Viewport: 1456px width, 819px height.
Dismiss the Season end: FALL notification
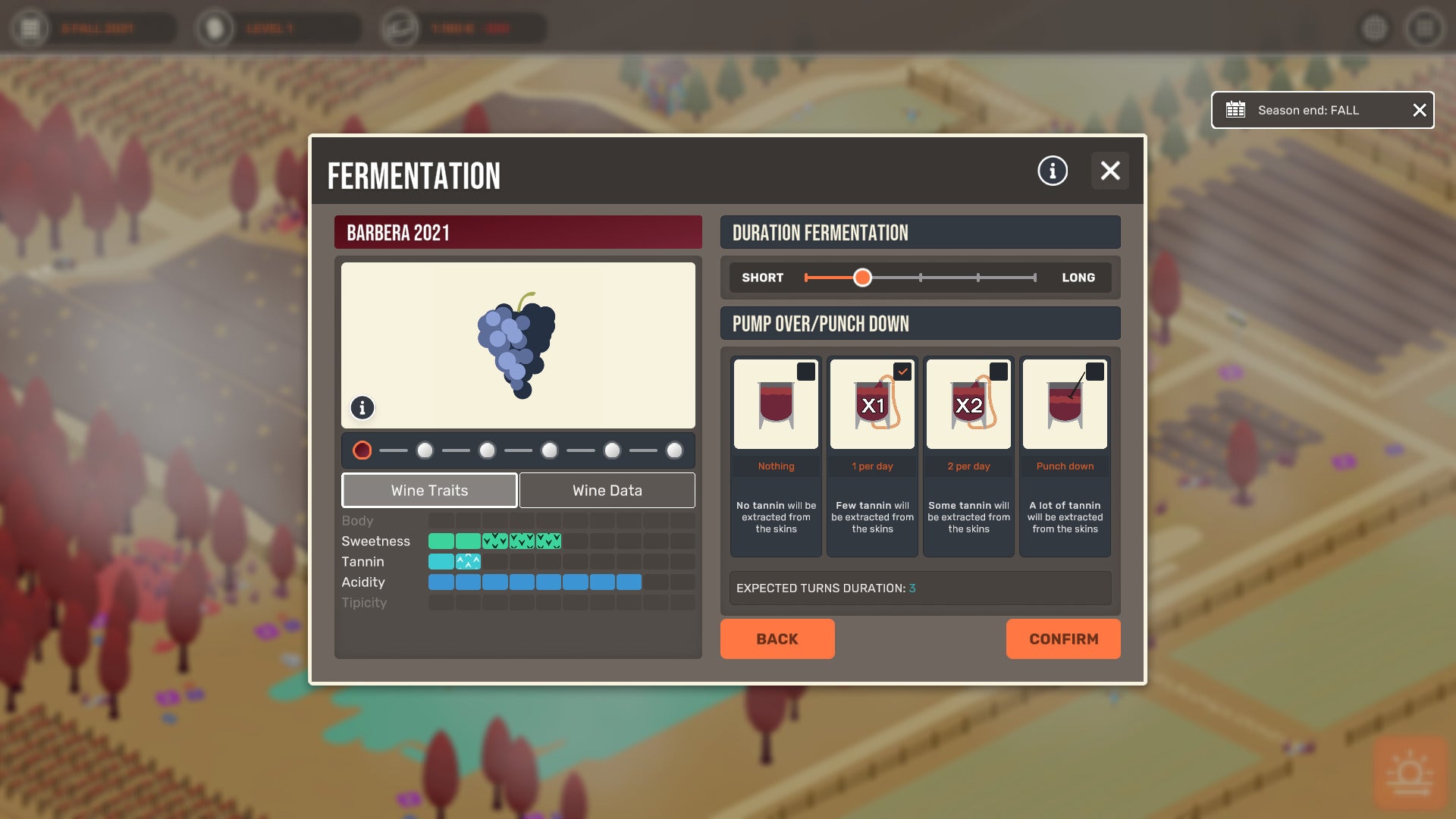[x=1419, y=110]
